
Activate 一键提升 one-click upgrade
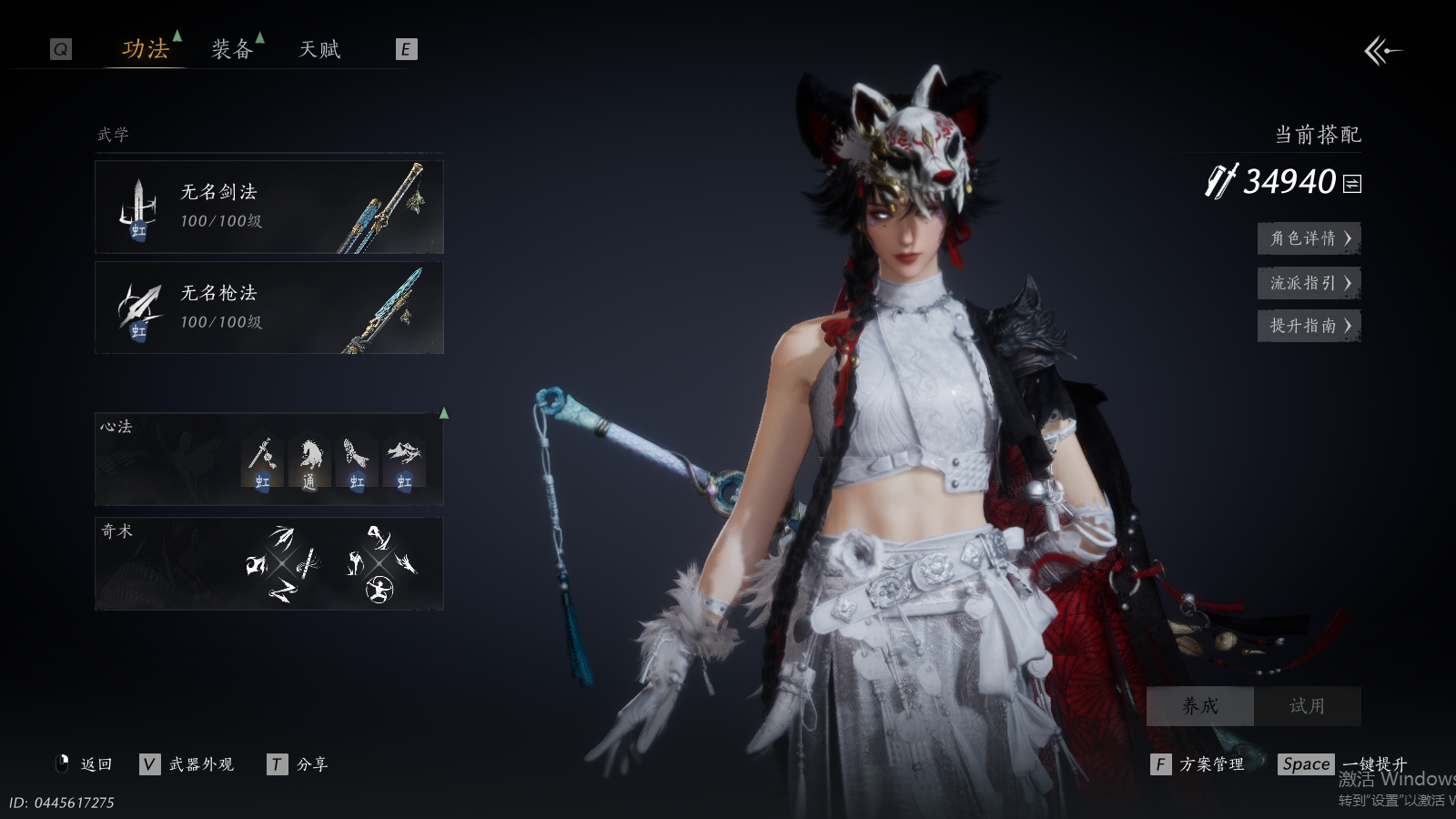click(x=1374, y=764)
